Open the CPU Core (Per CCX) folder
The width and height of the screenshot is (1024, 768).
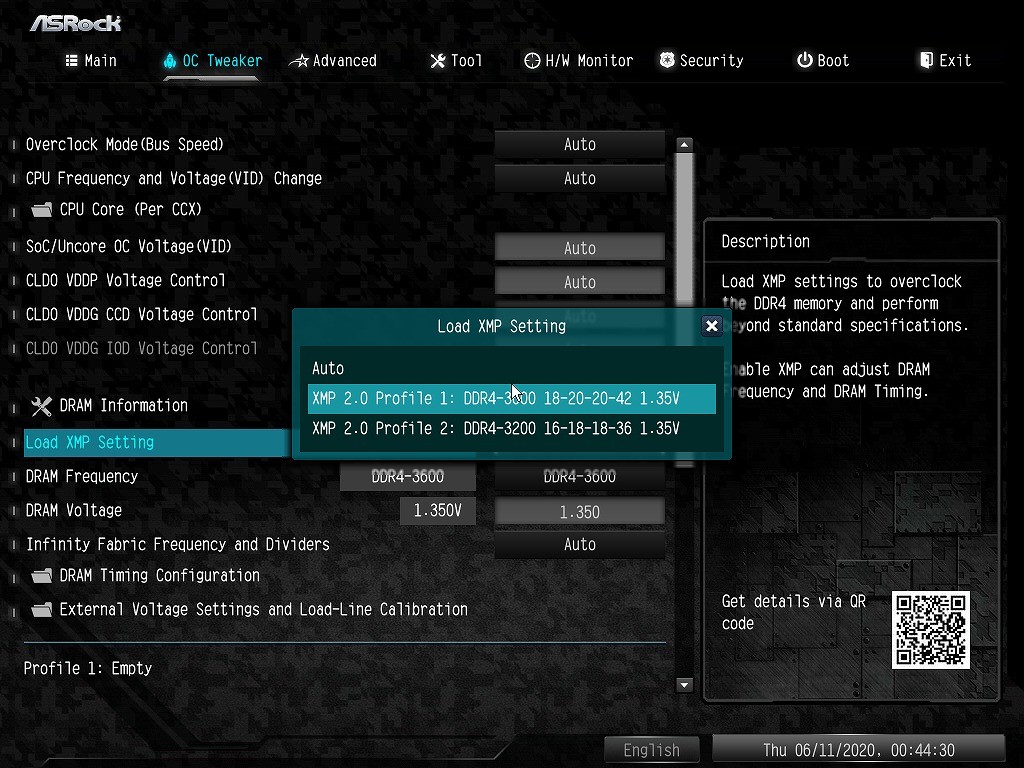coord(130,210)
